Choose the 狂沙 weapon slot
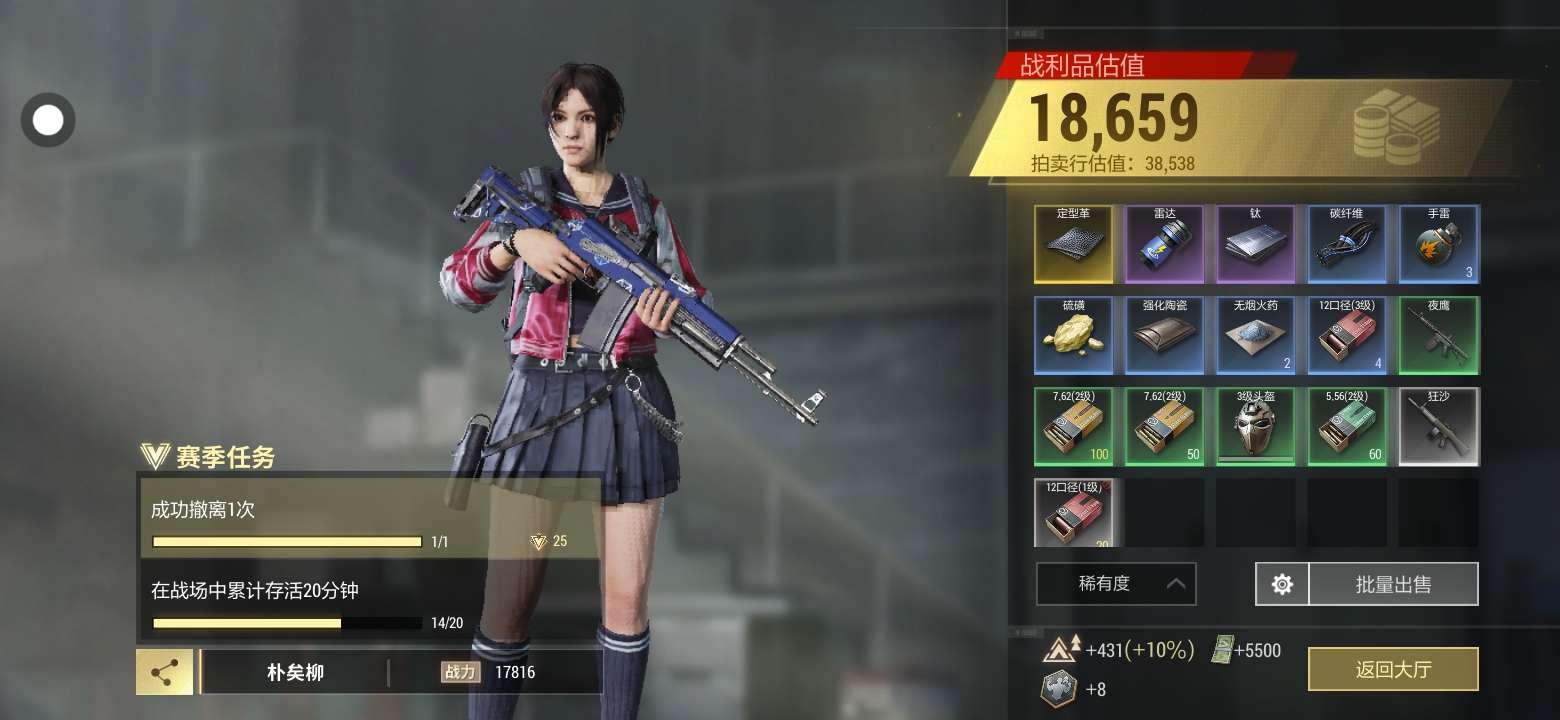 click(1438, 426)
